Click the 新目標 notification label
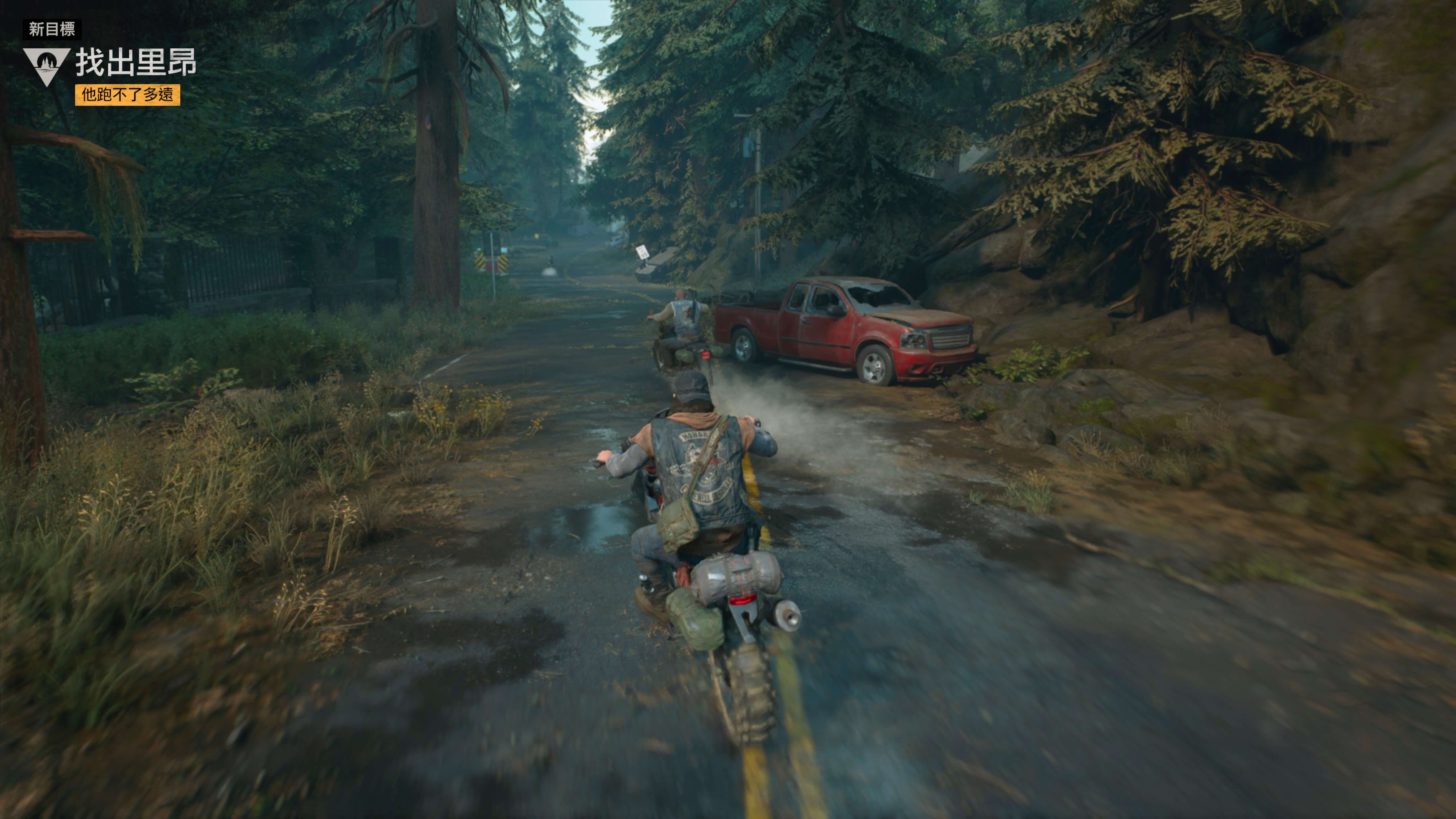Screen dimensions: 1456x819 point(52,29)
